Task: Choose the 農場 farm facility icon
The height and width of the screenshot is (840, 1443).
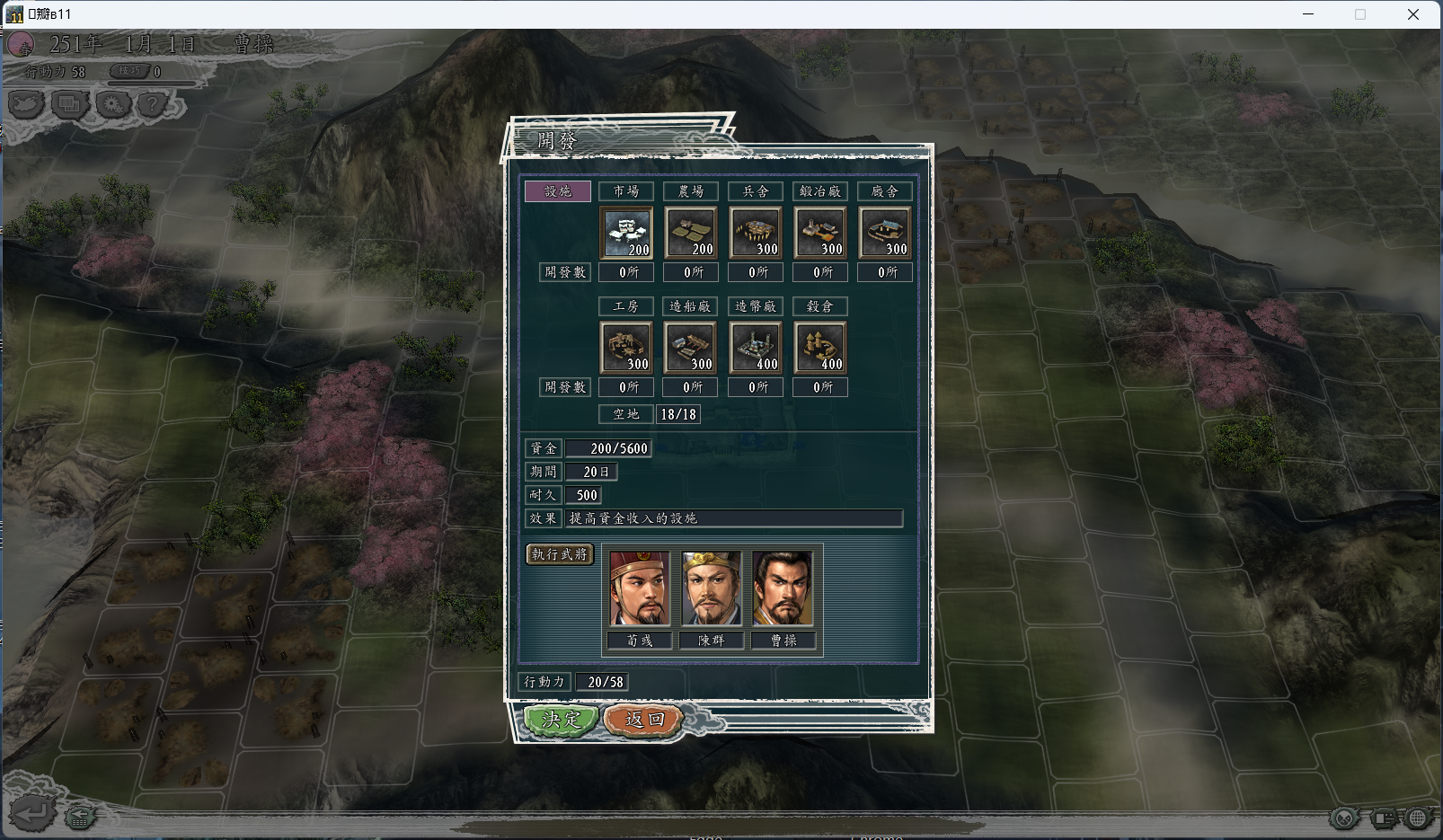Action: 691,233
